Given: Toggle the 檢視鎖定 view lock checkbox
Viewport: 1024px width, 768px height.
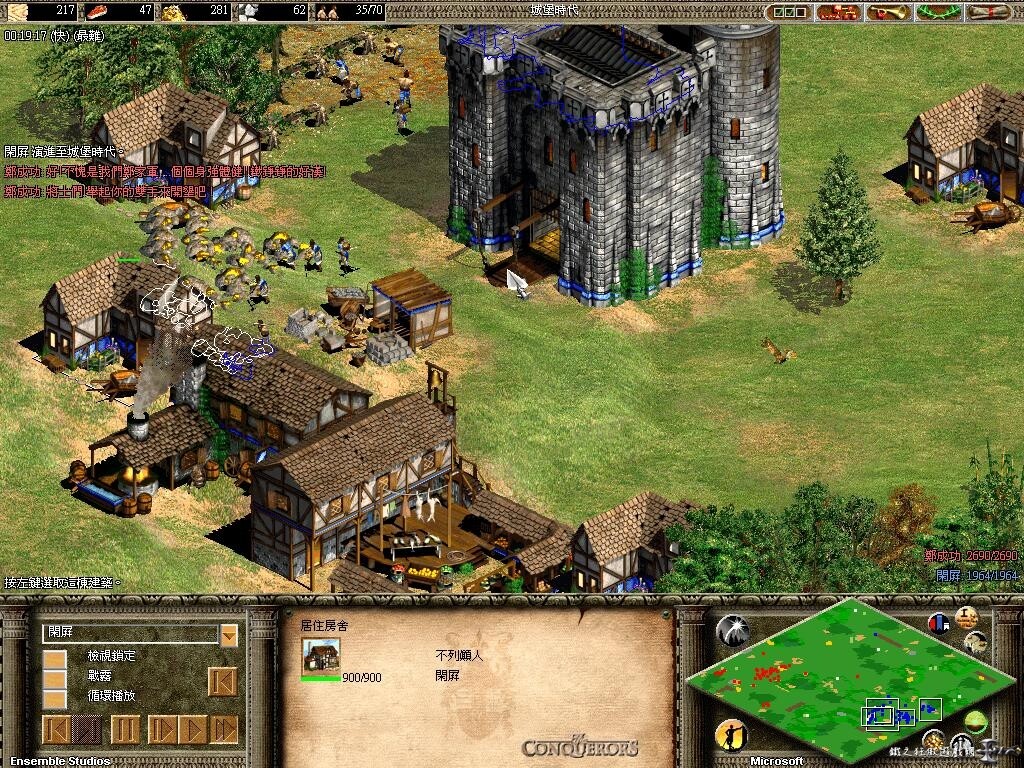Looking at the screenshot, I should (x=54, y=659).
